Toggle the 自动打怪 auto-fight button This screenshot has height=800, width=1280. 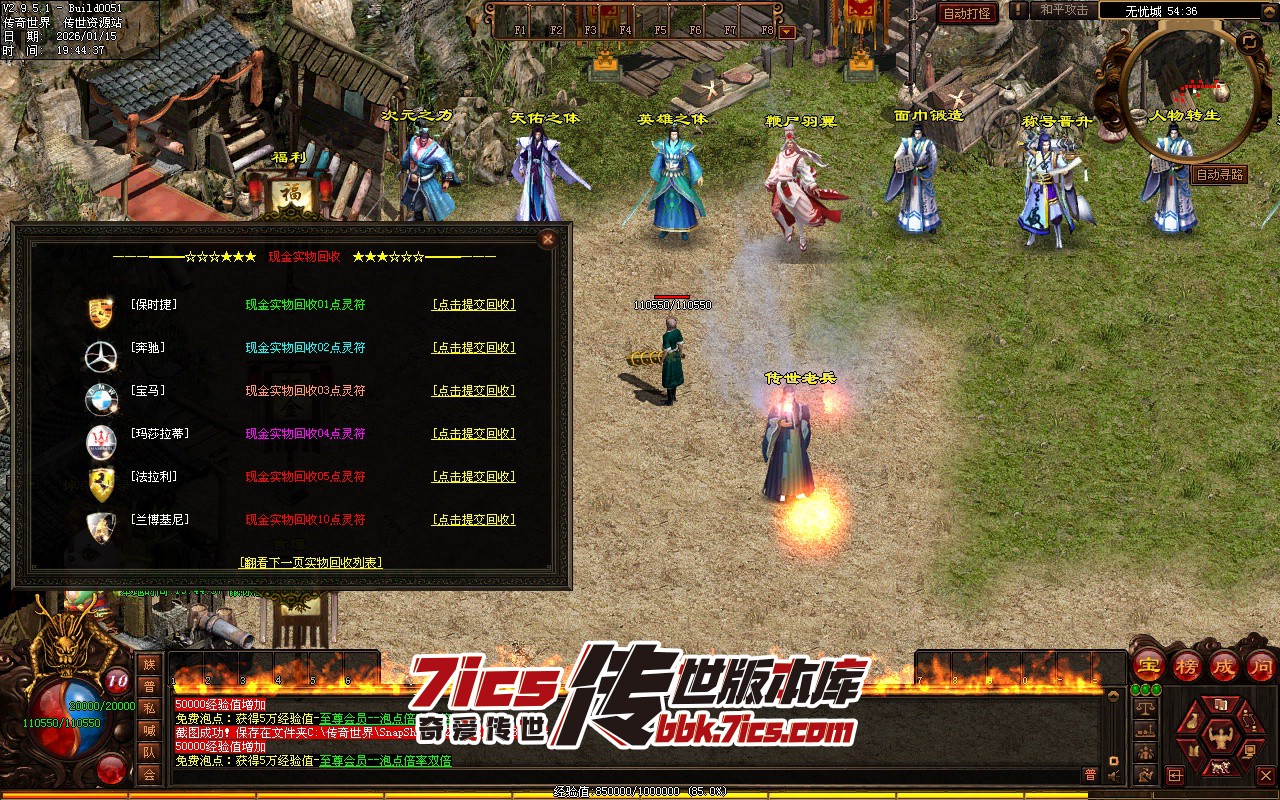[967, 14]
